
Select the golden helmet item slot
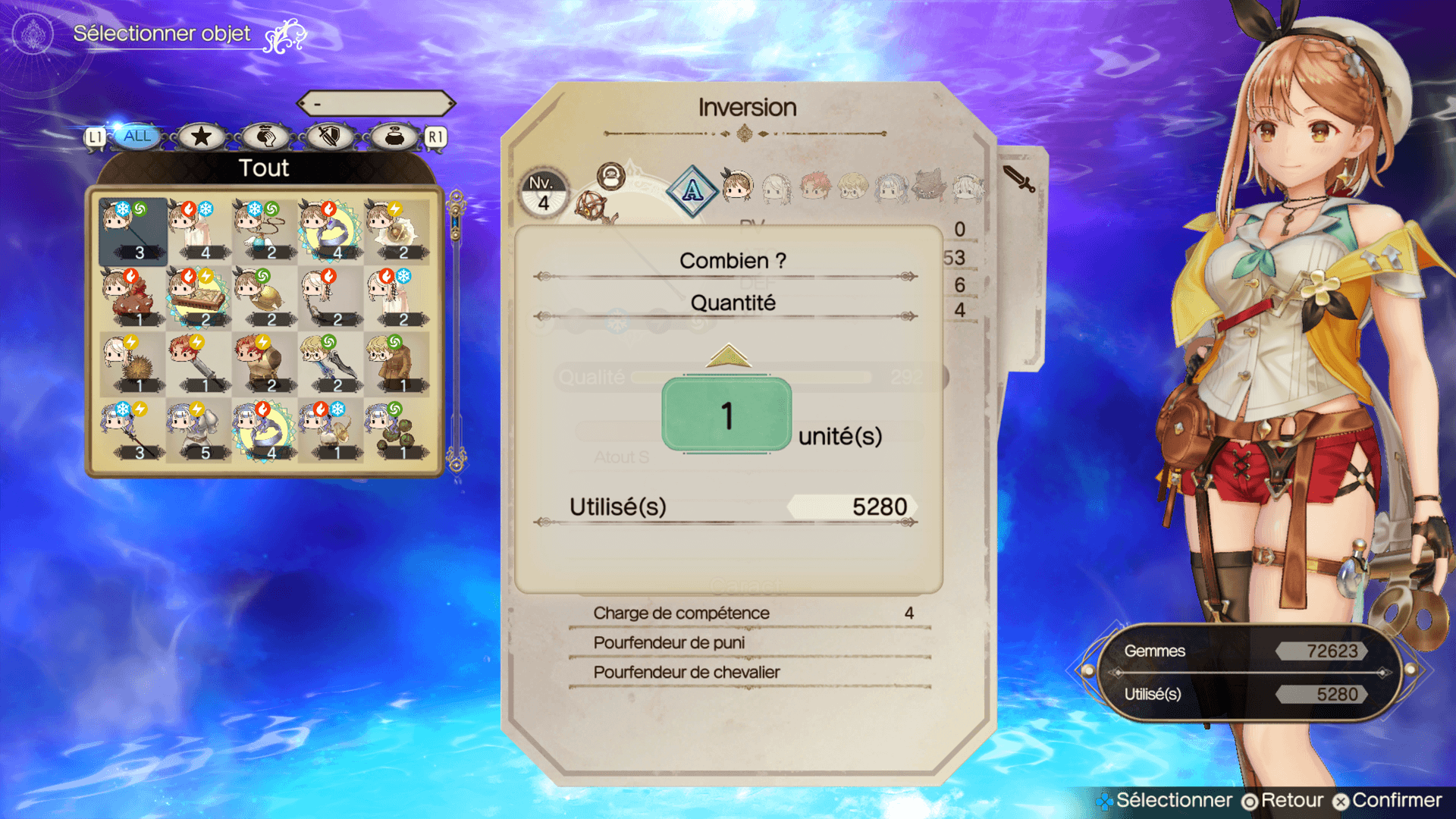click(x=265, y=297)
